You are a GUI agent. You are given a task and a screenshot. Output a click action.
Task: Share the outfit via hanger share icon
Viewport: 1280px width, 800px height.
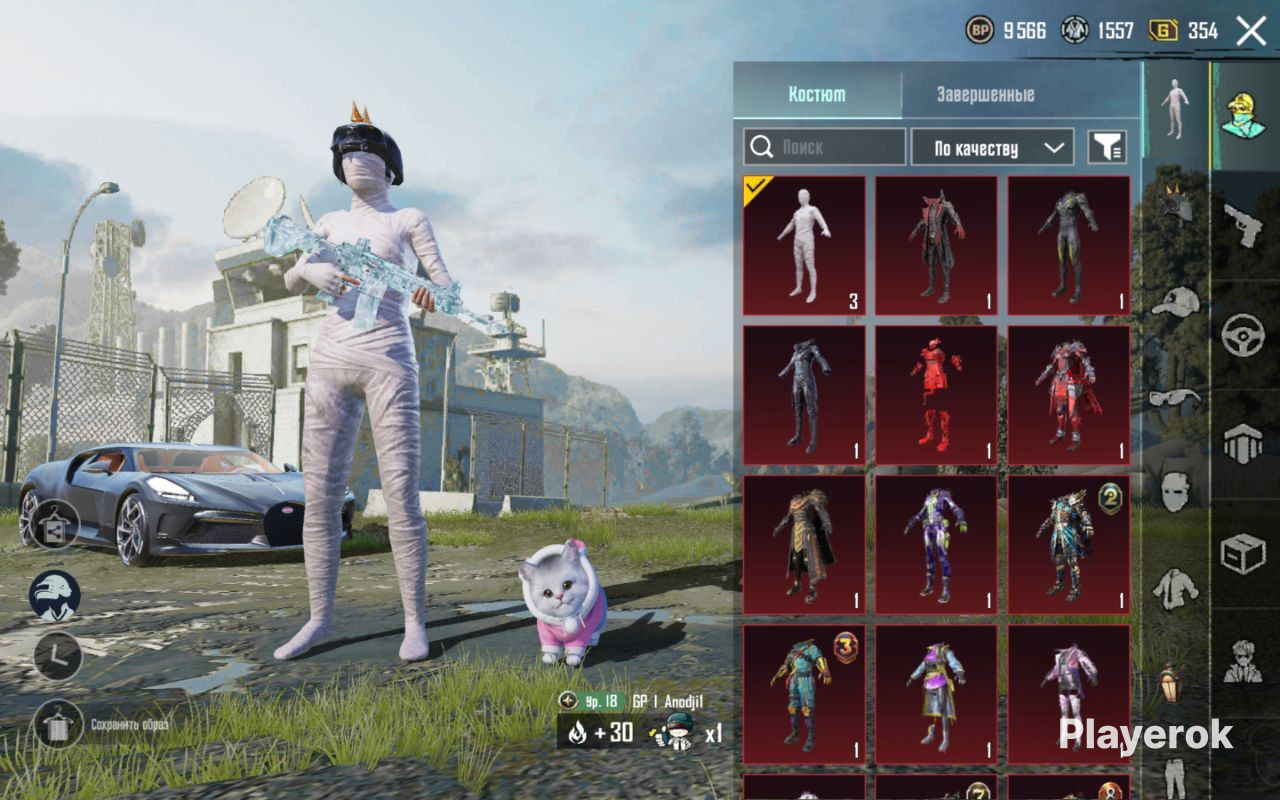pos(55,523)
